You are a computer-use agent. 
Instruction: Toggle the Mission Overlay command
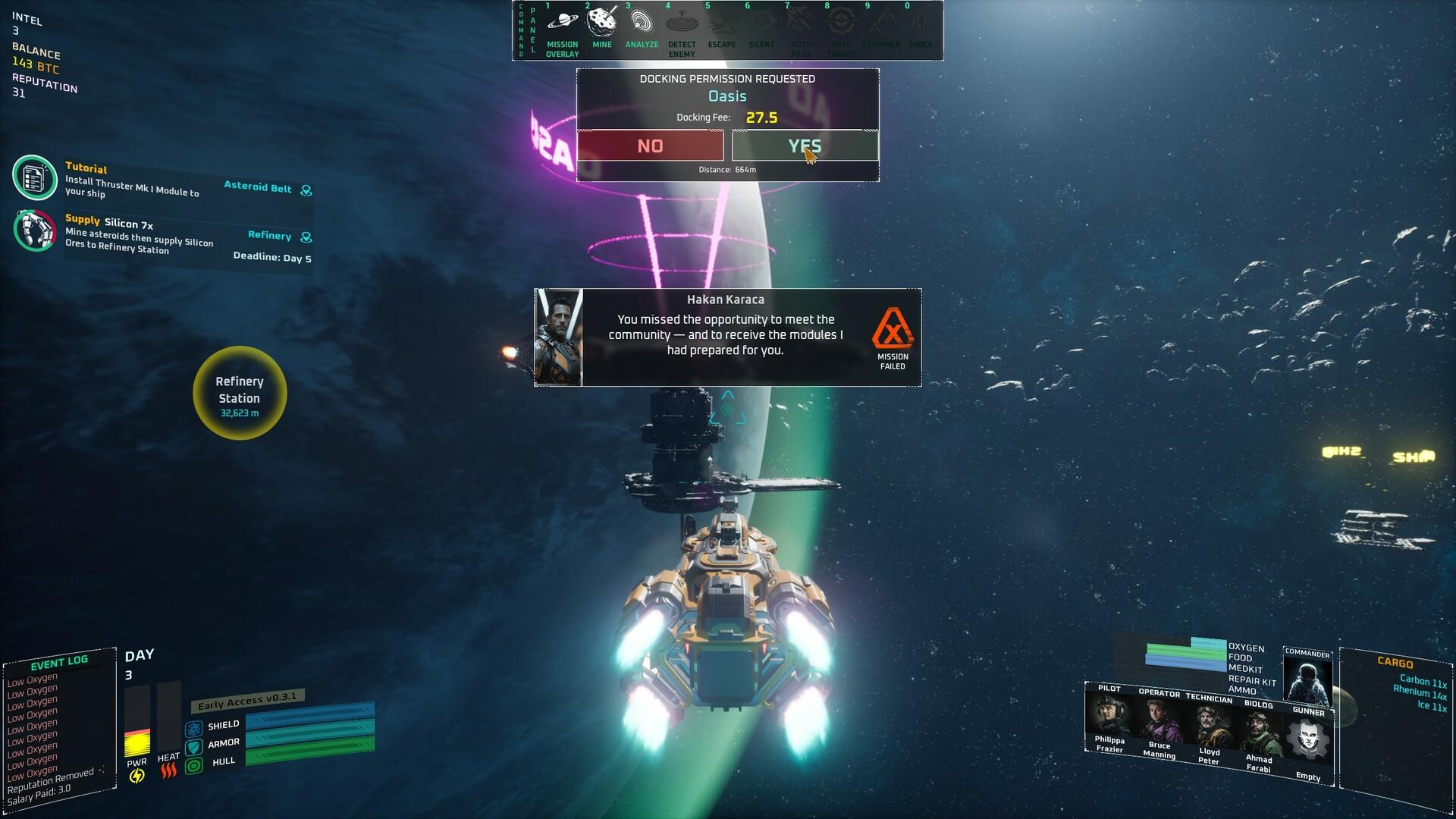[x=562, y=29]
